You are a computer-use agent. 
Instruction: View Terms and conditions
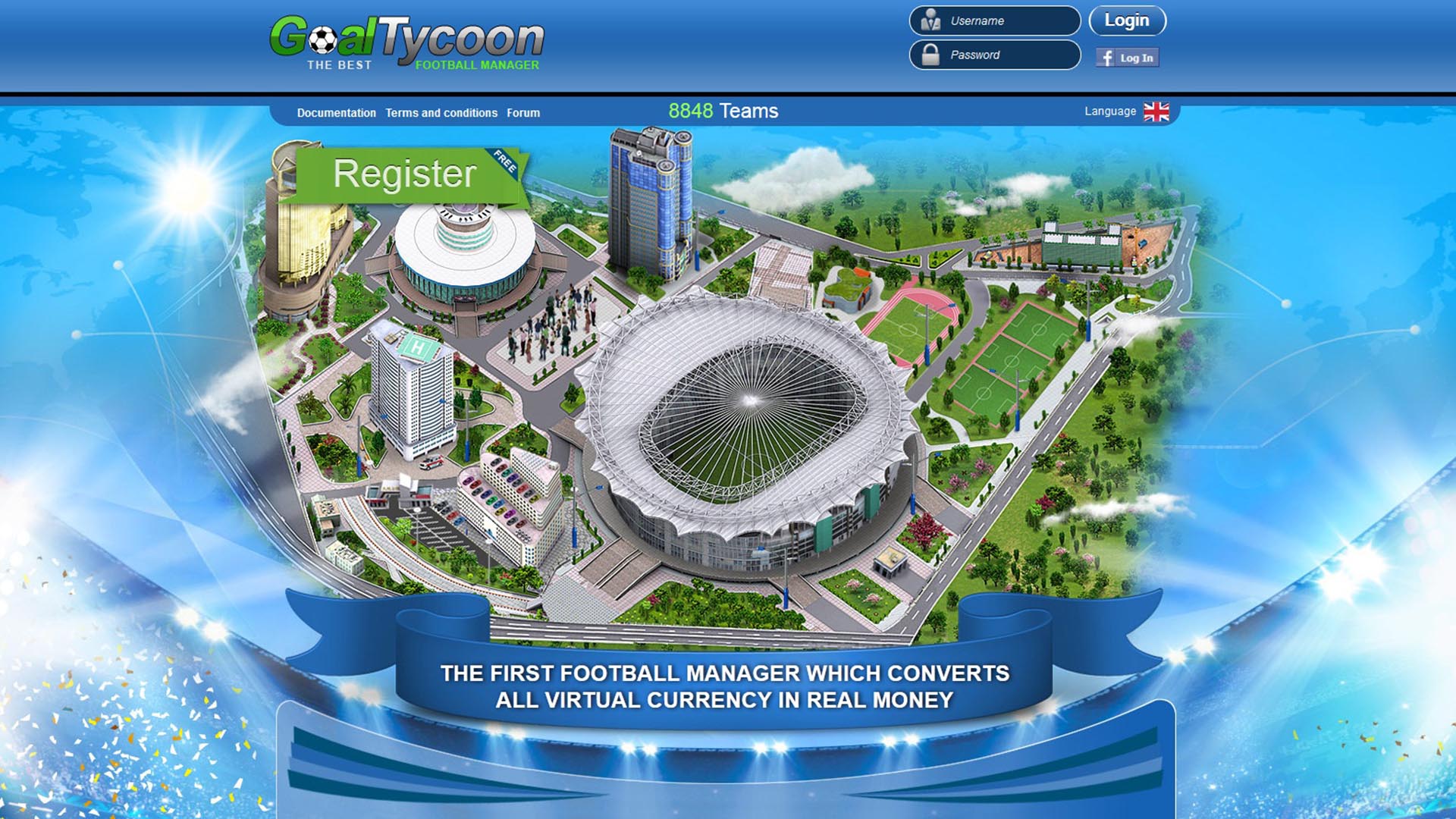pos(441,113)
